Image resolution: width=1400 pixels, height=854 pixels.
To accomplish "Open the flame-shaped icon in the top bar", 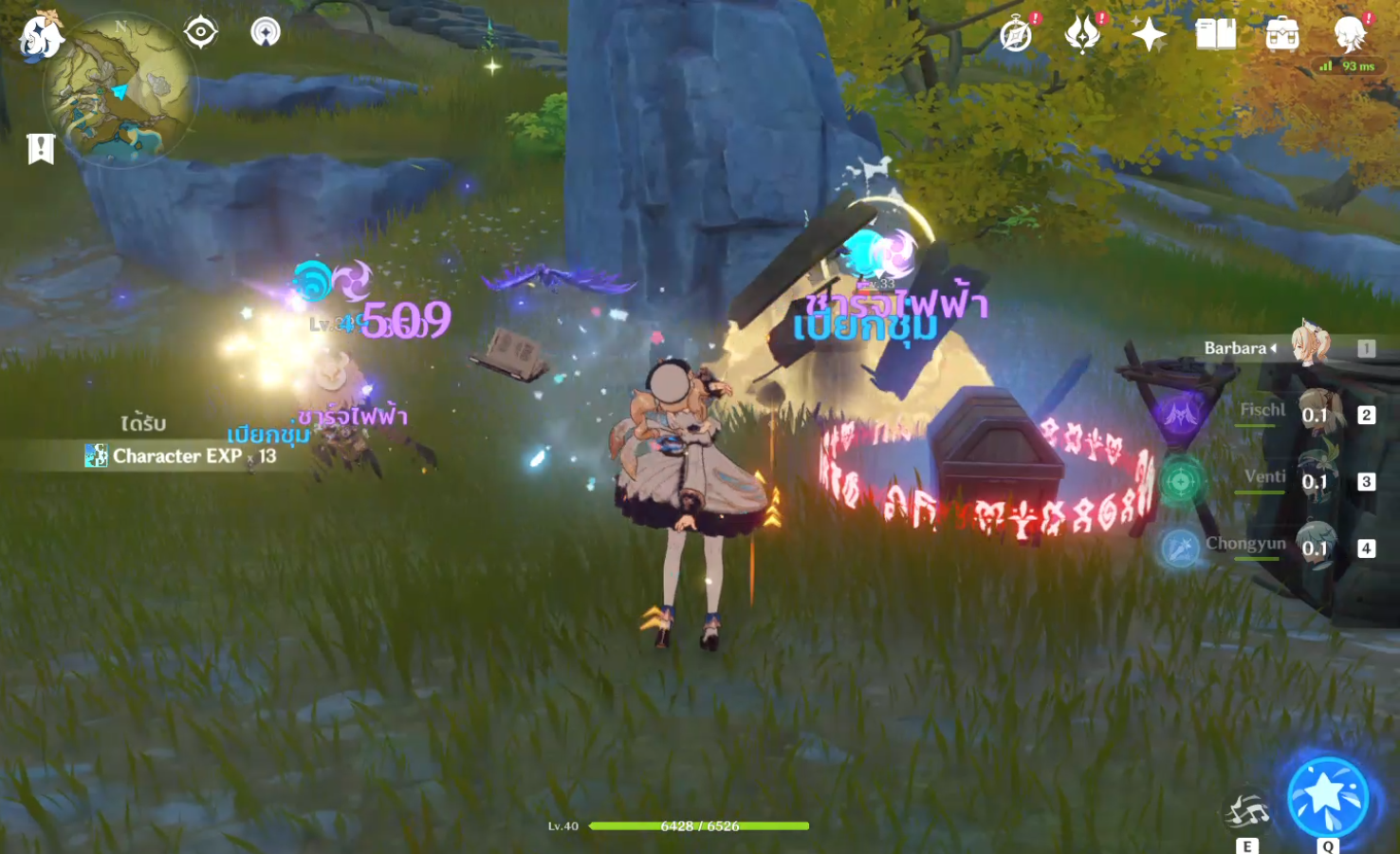I will [x=1082, y=35].
